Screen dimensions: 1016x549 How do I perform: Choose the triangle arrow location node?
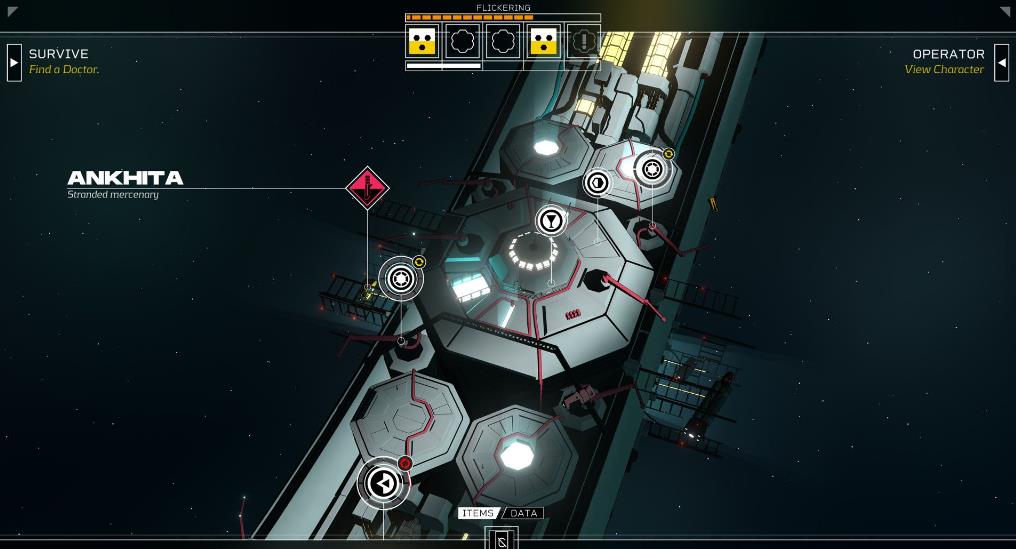[382, 483]
